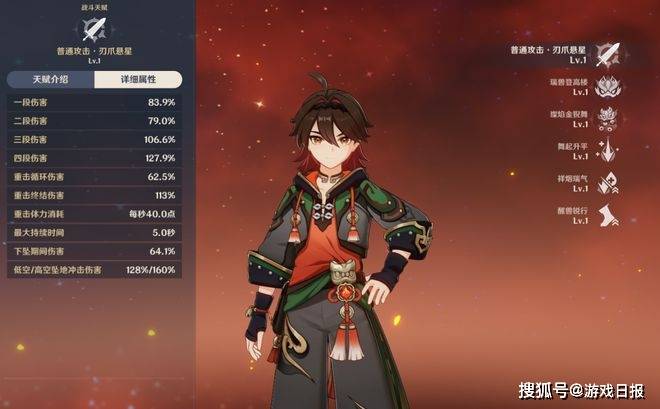View the 舞起升平 passive talent

[x=606, y=150]
